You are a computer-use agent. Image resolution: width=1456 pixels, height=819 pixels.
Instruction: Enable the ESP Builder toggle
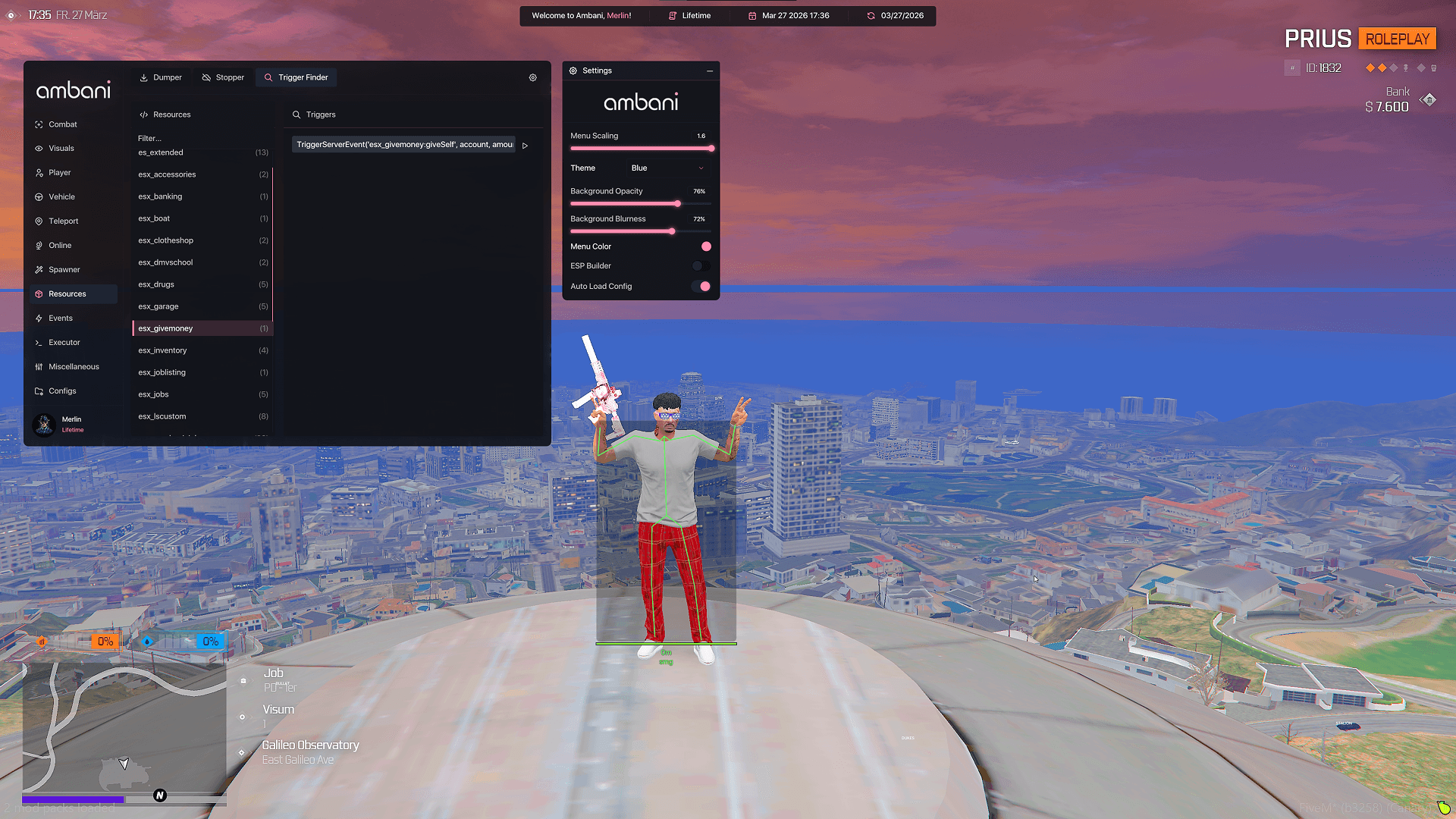click(701, 265)
